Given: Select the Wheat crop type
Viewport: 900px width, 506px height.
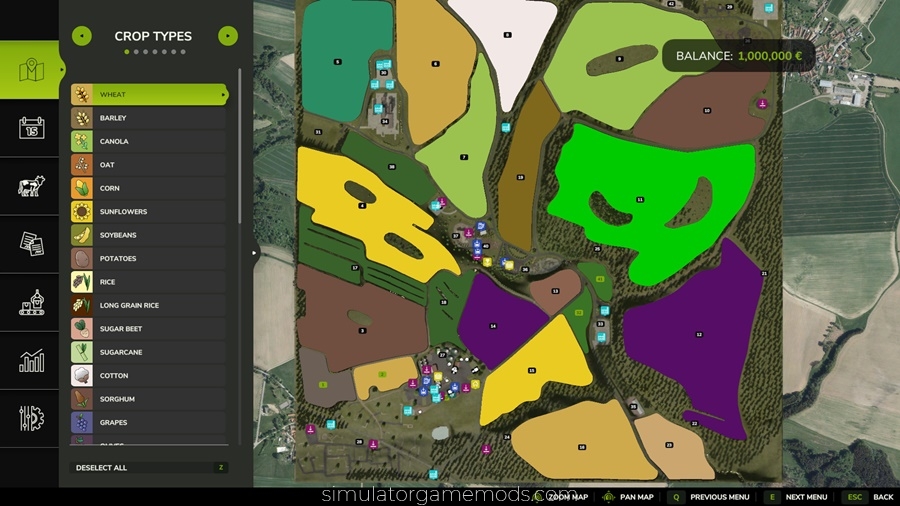Looking at the screenshot, I should tap(150, 95).
